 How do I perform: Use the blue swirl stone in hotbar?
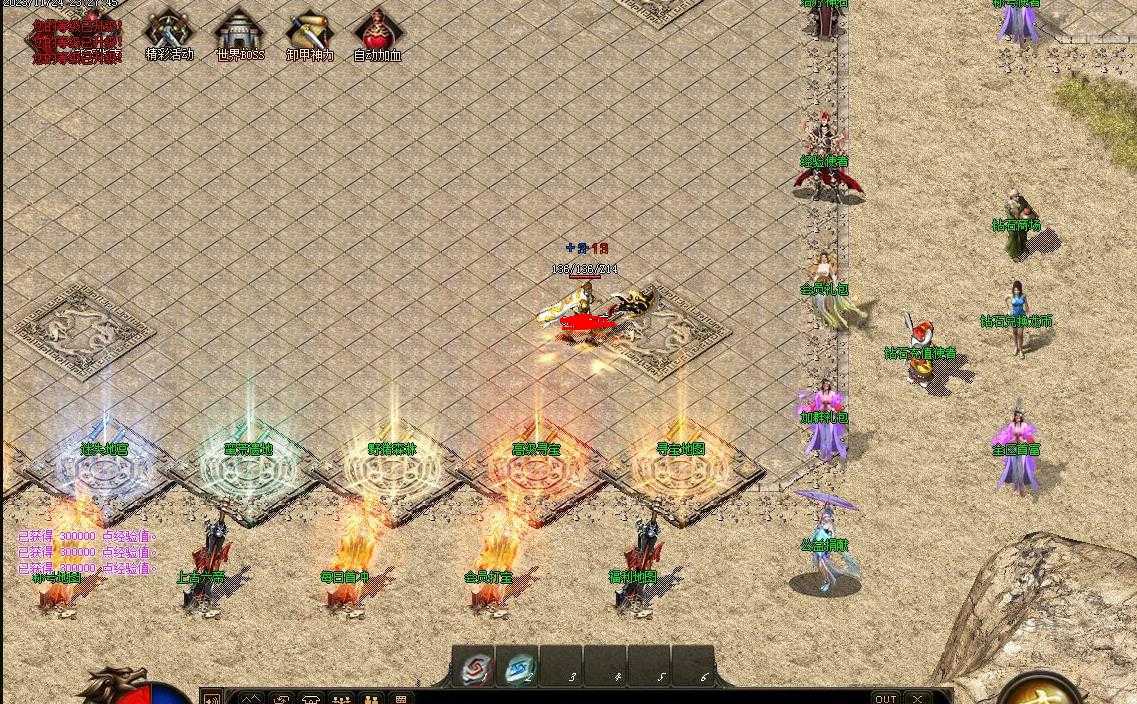pos(519,668)
